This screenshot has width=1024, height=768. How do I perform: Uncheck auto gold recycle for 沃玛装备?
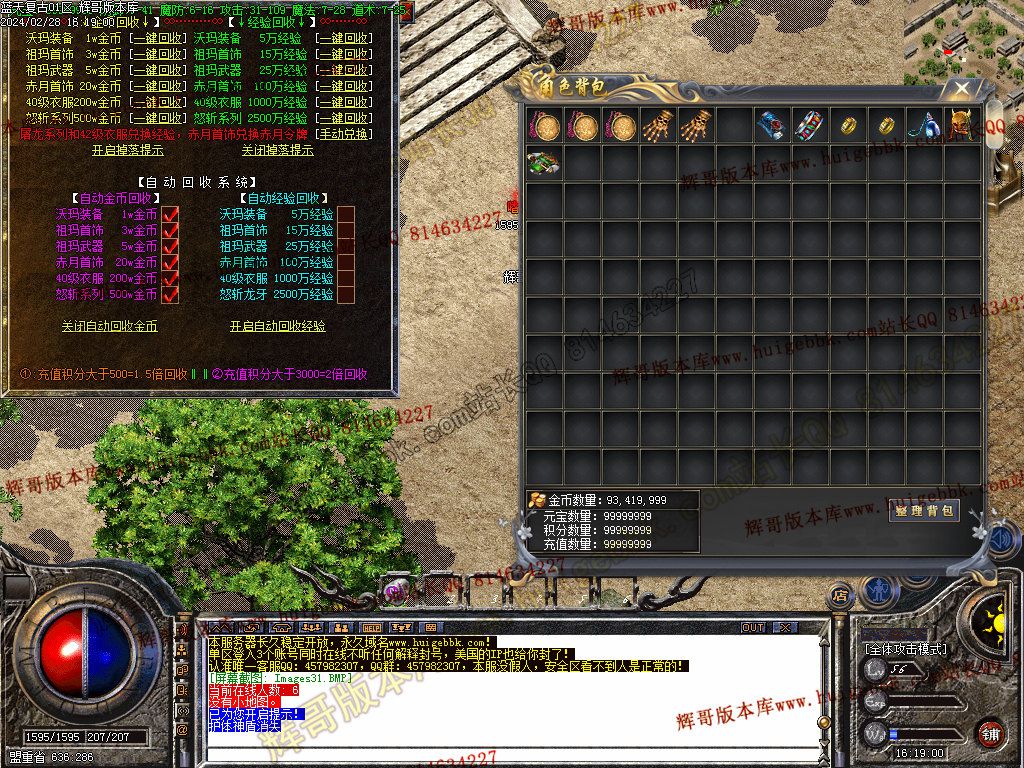coord(170,214)
